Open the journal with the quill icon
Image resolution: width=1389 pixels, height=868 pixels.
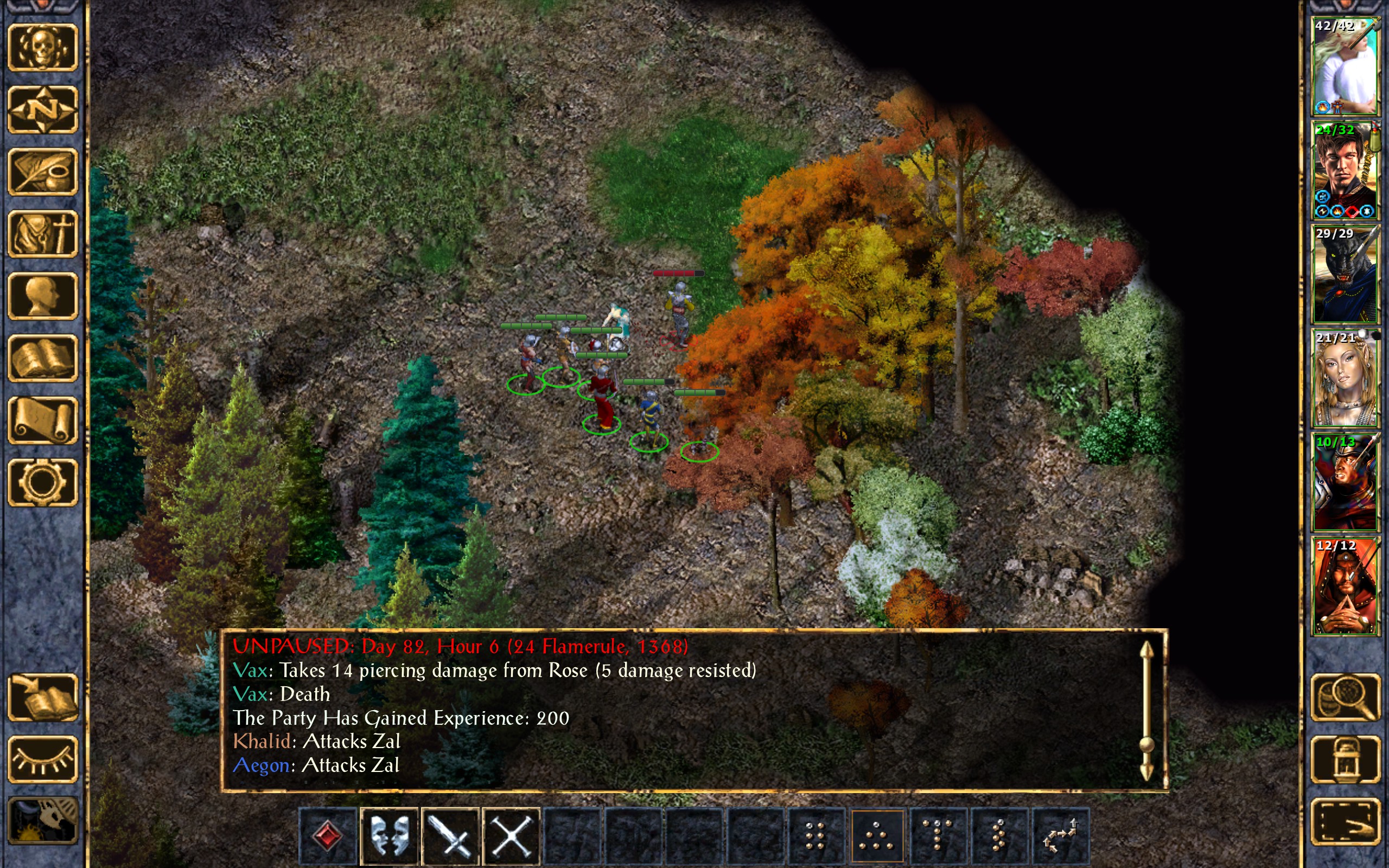click(x=42, y=171)
